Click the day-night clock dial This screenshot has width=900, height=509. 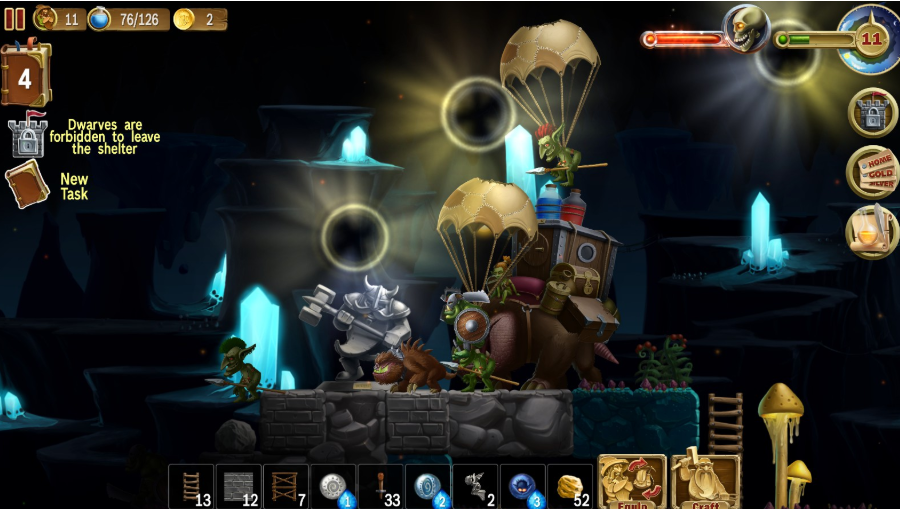coord(868,40)
